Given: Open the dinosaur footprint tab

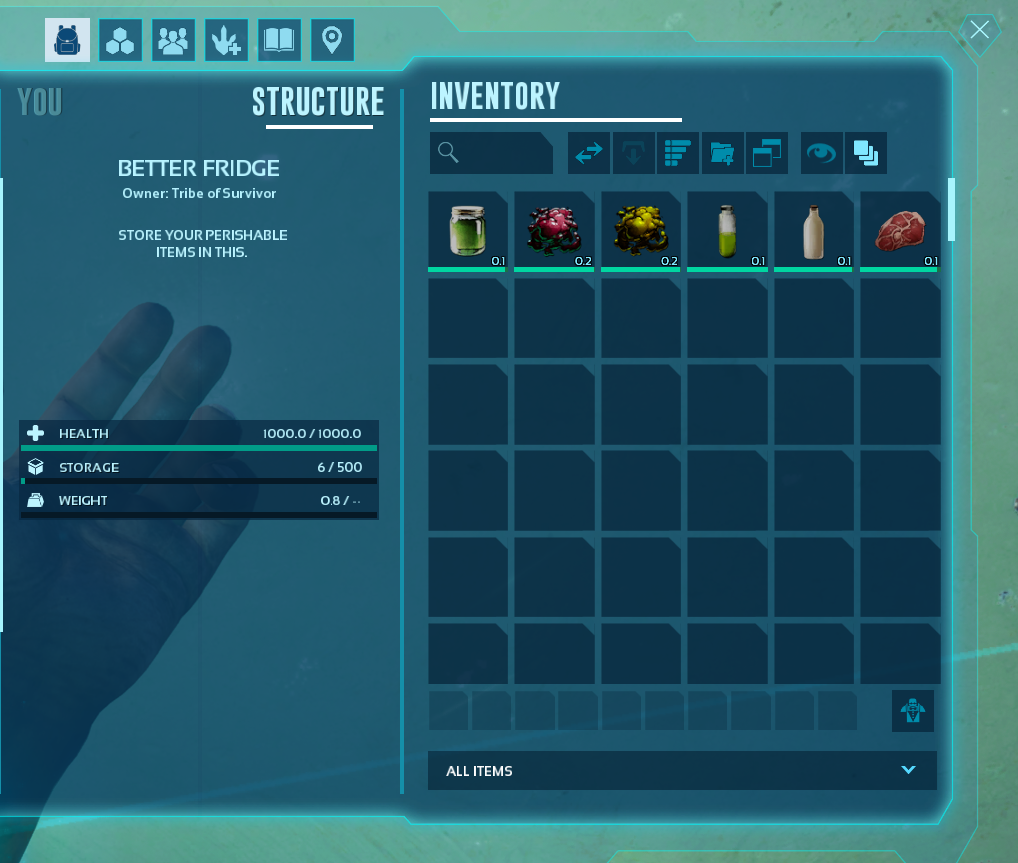Looking at the screenshot, I should (x=226, y=40).
